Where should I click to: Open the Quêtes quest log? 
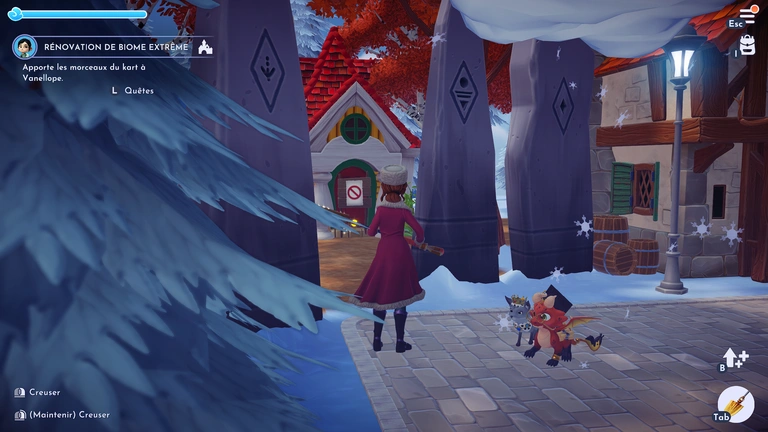(139, 90)
